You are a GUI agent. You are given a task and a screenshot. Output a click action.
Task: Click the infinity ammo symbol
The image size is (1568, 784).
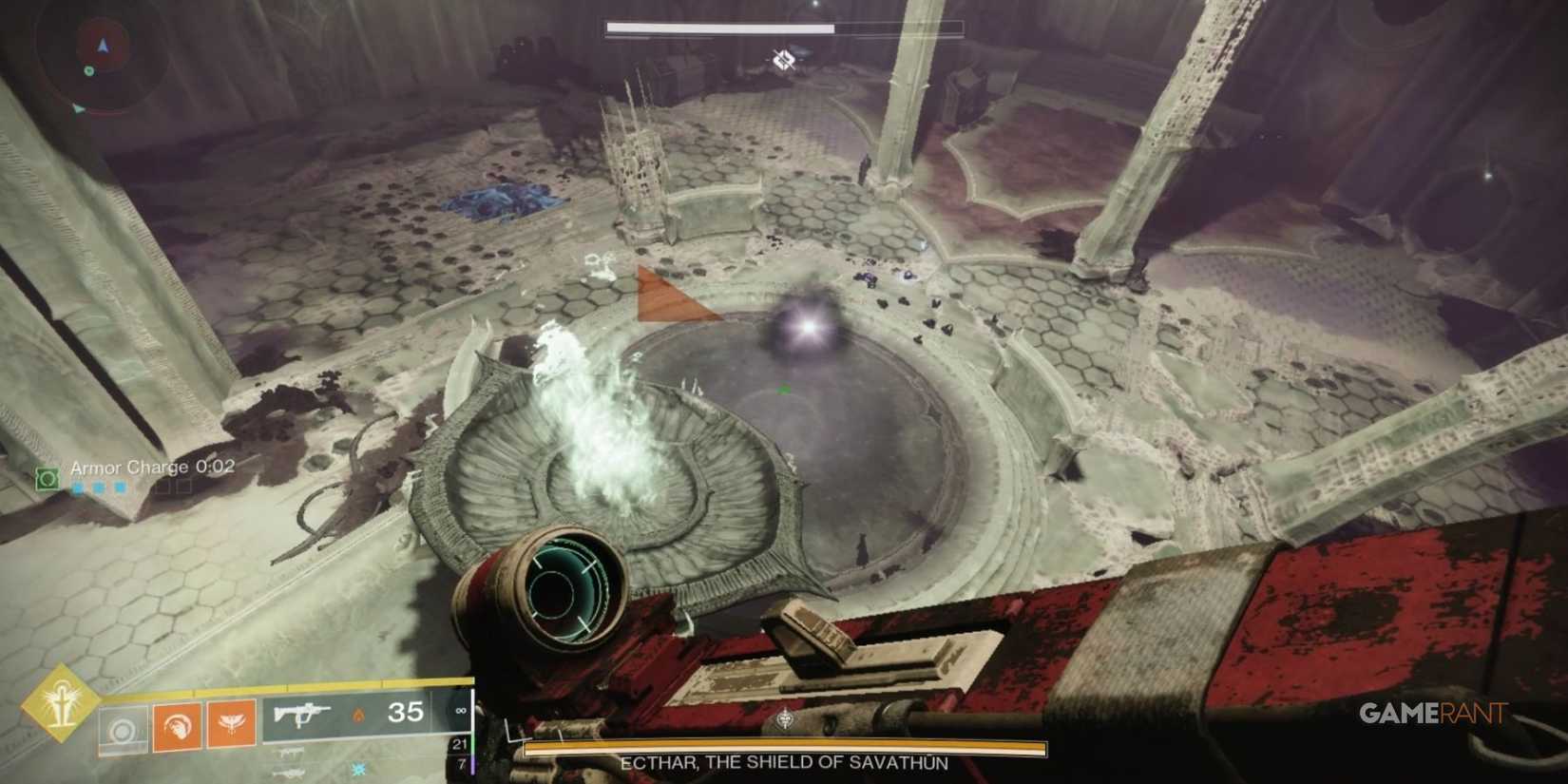[460, 712]
